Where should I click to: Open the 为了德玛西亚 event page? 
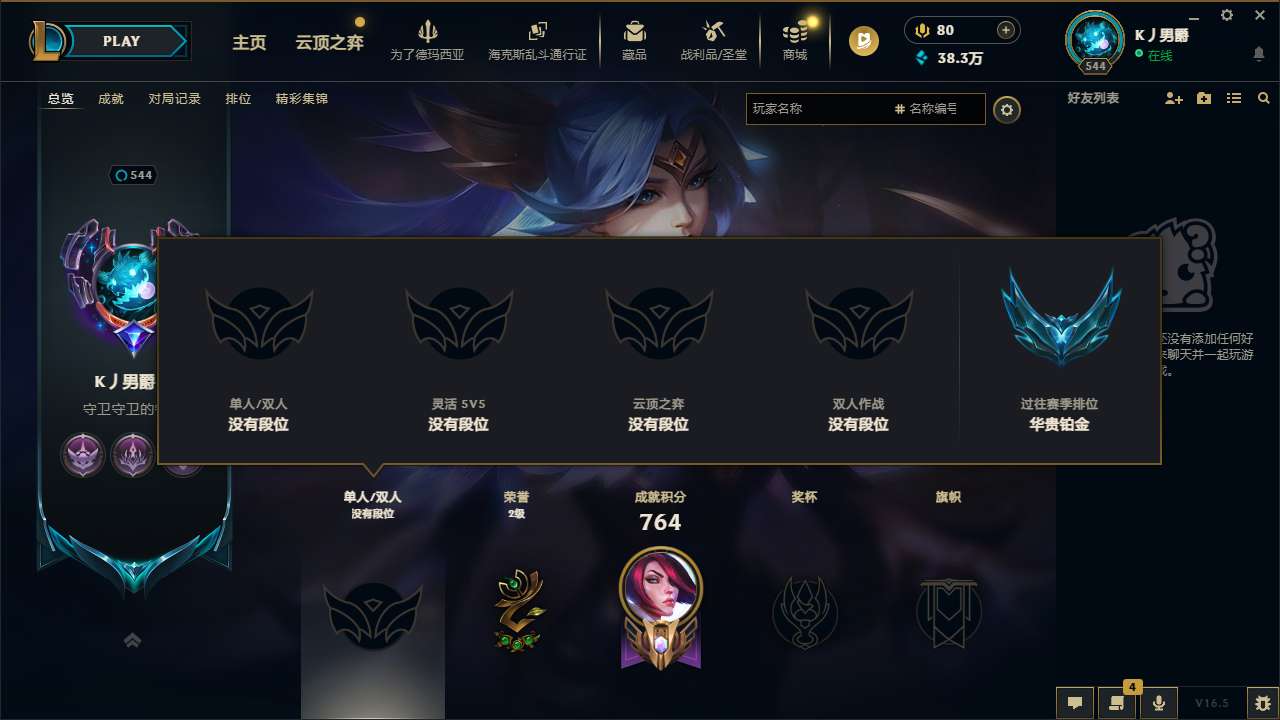[x=428, y=40]
